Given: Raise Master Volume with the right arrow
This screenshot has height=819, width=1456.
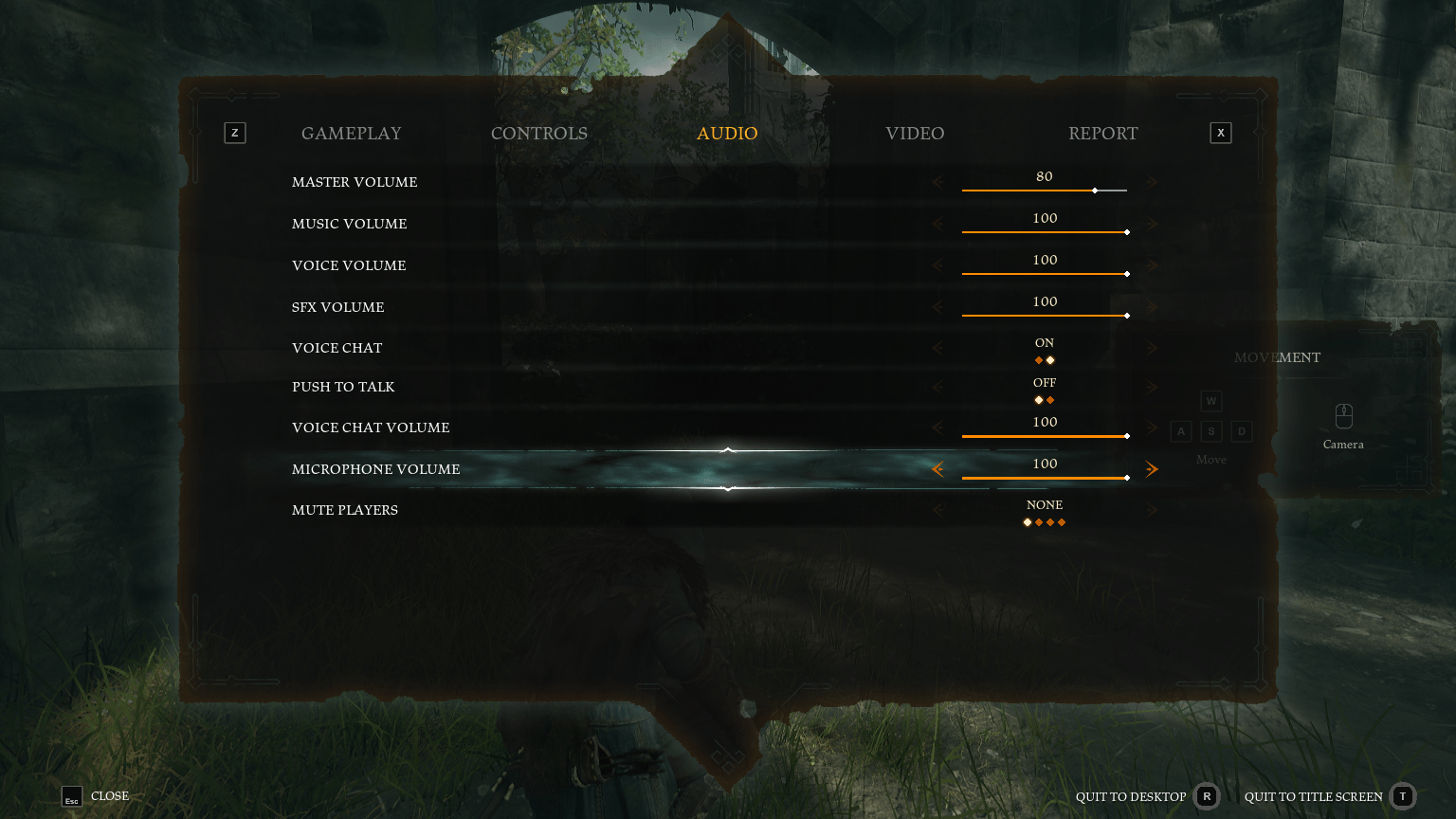Looking at the screenshot, I should click(x=1152, y=182).
